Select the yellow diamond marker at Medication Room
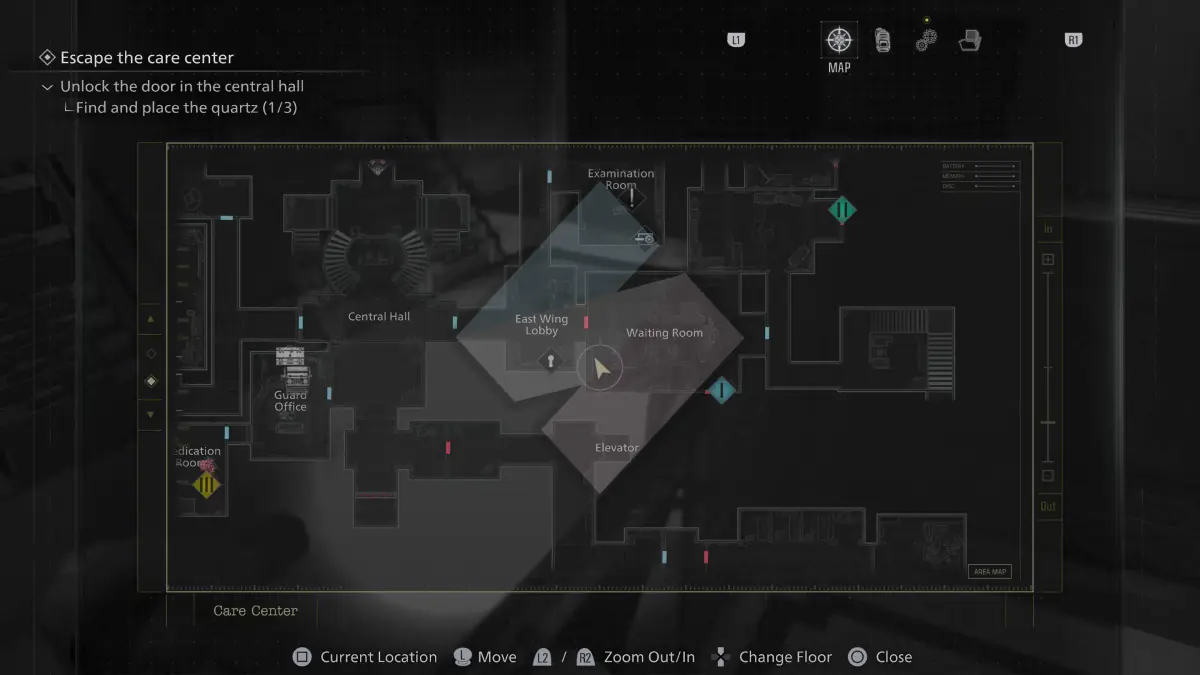The height and width of the screenshot is (675, 1200). pos(207,486)
